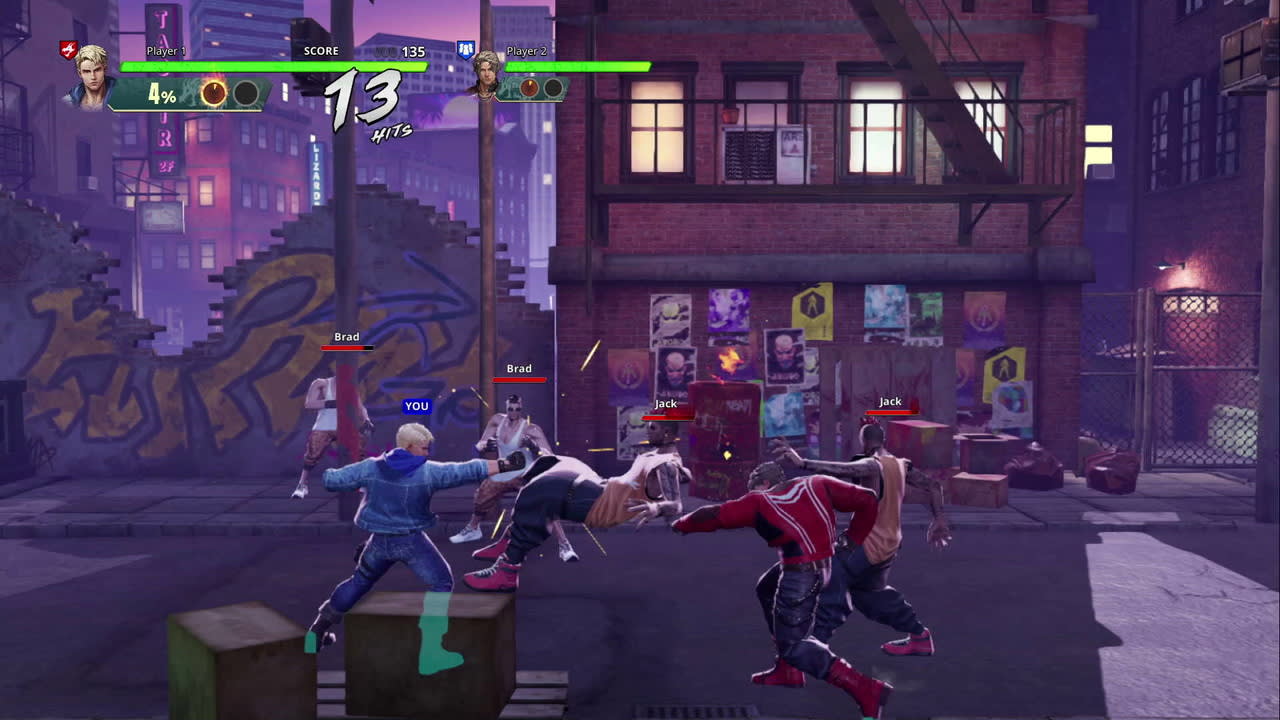Click the far-left Brad's health bar

pyautogui.click(x=345, y=350)
